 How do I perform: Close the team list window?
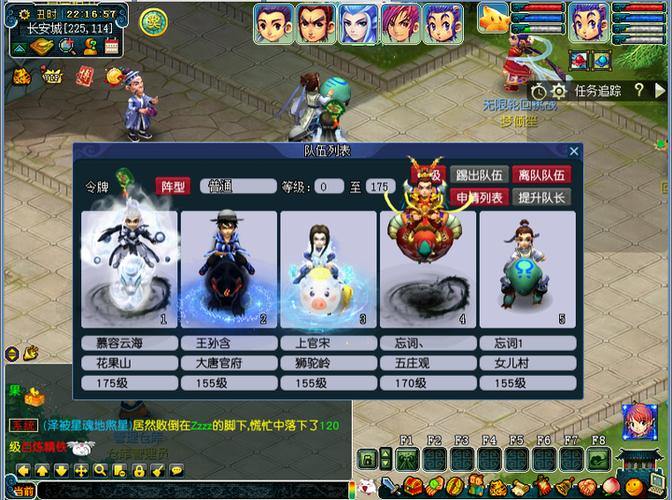click(x=574, y=151)
